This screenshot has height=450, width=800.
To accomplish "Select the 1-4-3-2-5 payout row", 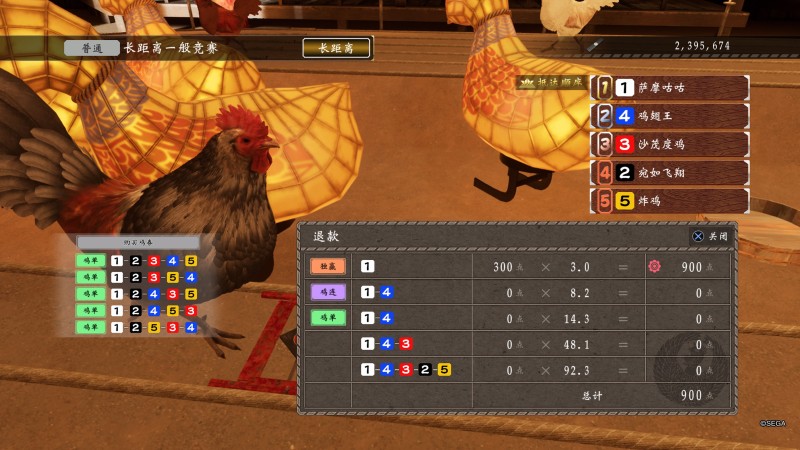I will (x=519, y=370).
